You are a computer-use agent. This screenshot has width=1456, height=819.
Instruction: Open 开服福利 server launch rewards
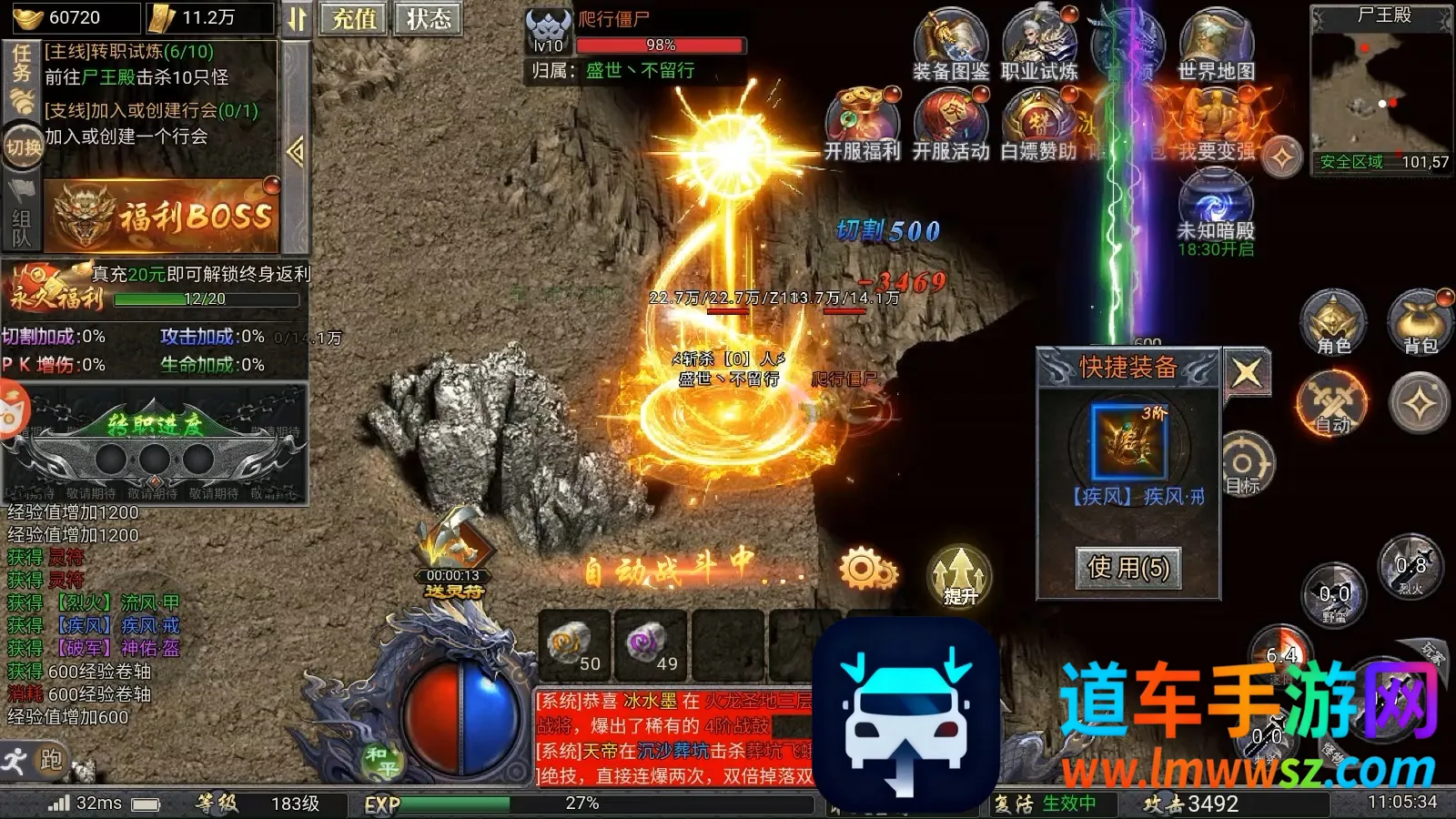pos(862,126)
